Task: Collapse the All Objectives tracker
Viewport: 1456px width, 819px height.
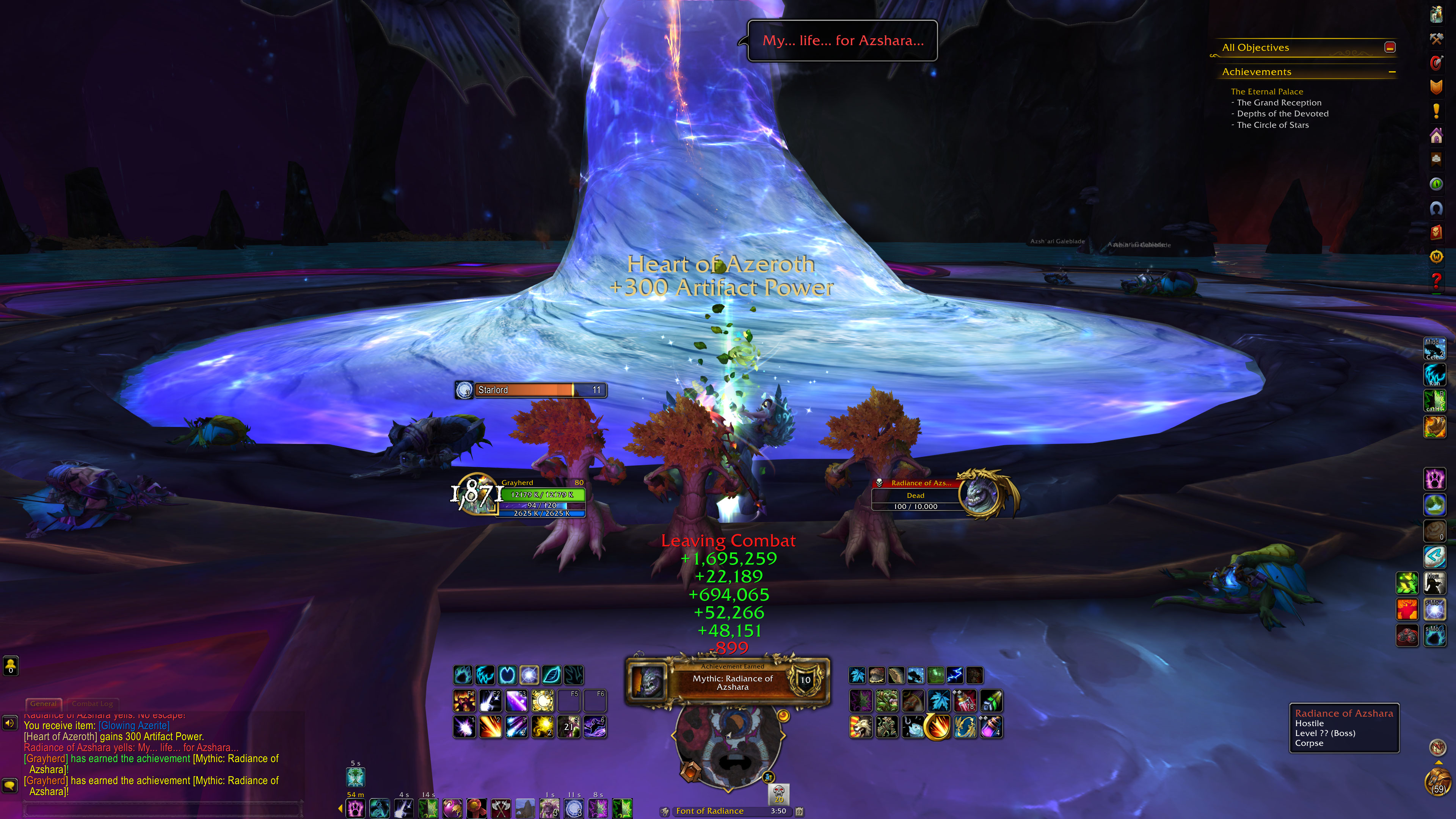Action: (x=1390, y=47)
